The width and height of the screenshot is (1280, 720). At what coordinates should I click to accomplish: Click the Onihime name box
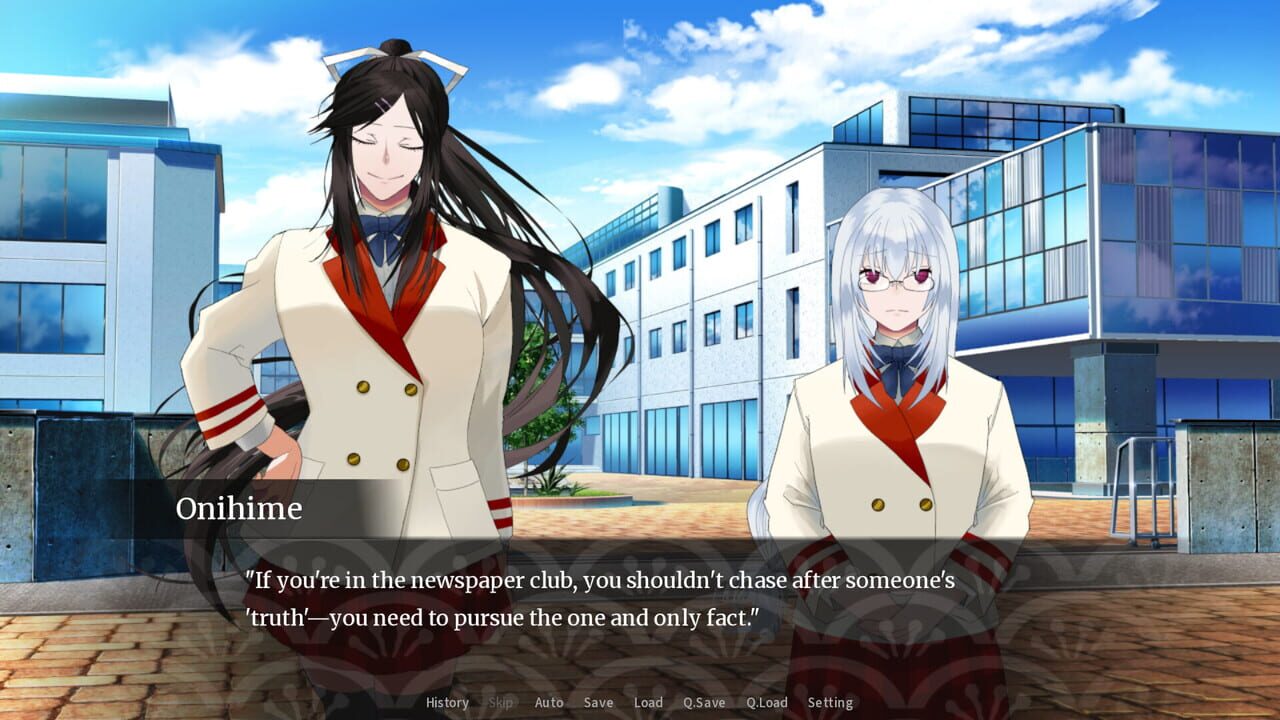239,509
